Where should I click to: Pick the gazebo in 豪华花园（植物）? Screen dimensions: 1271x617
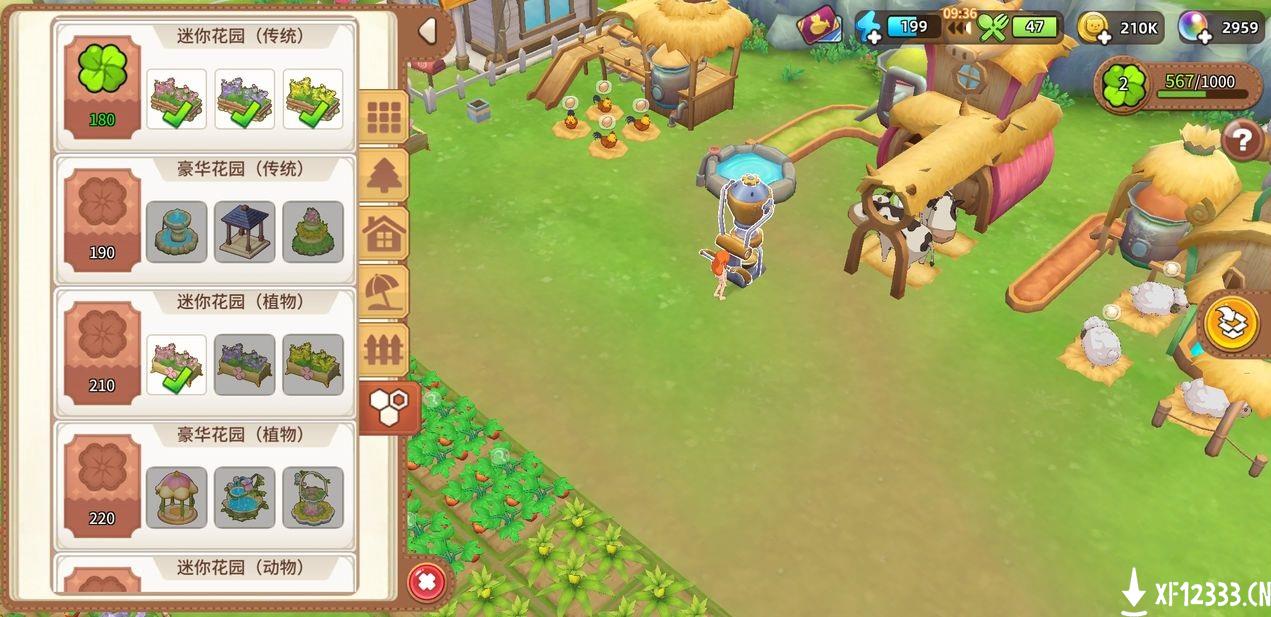coord(177,497)
